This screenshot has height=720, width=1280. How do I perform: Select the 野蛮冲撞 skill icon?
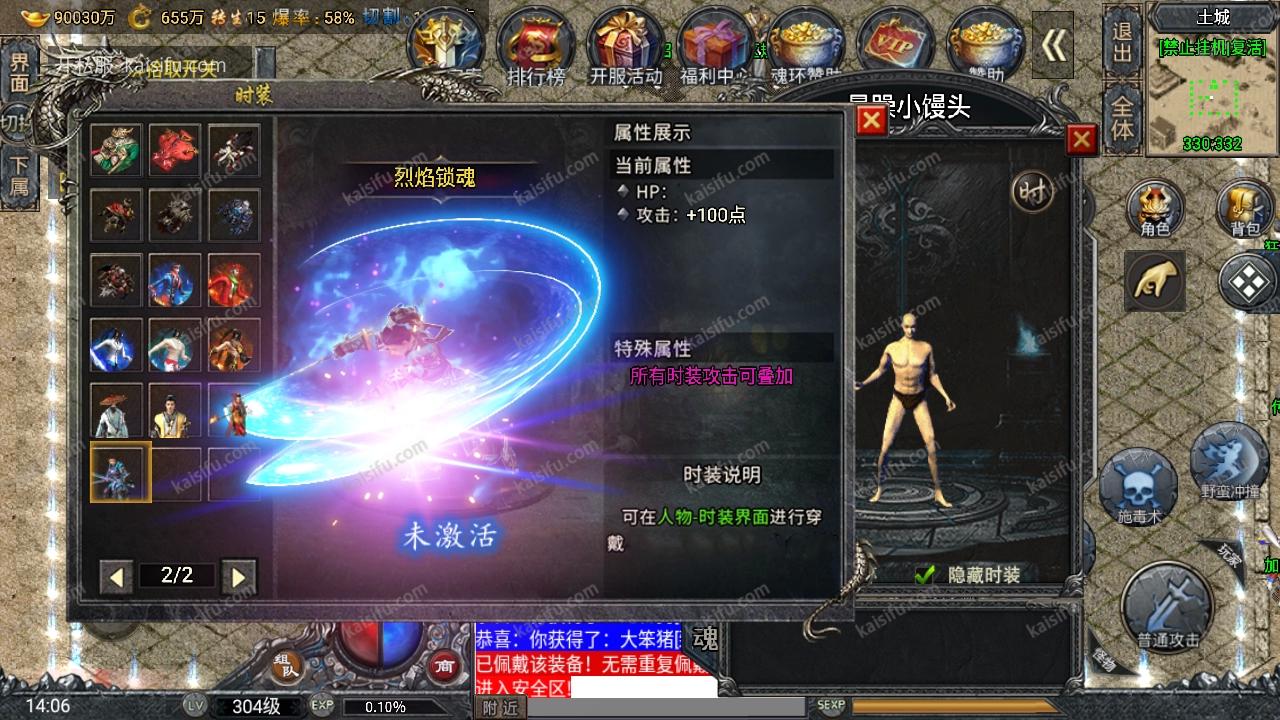tap(1230, 465)
